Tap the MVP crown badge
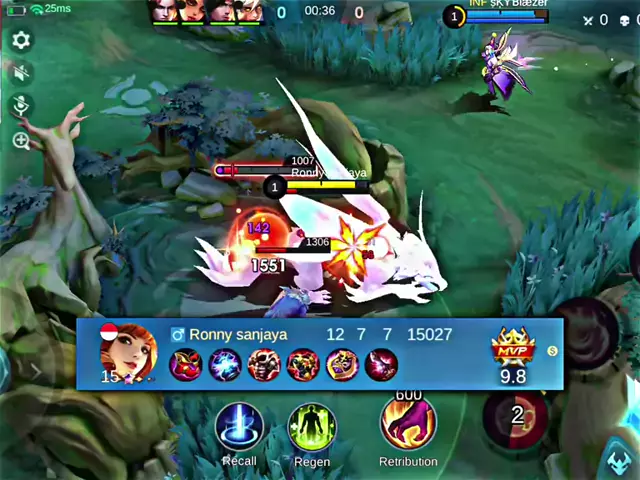The height and width of the screenshot is (480, 640). pos(513,350)
